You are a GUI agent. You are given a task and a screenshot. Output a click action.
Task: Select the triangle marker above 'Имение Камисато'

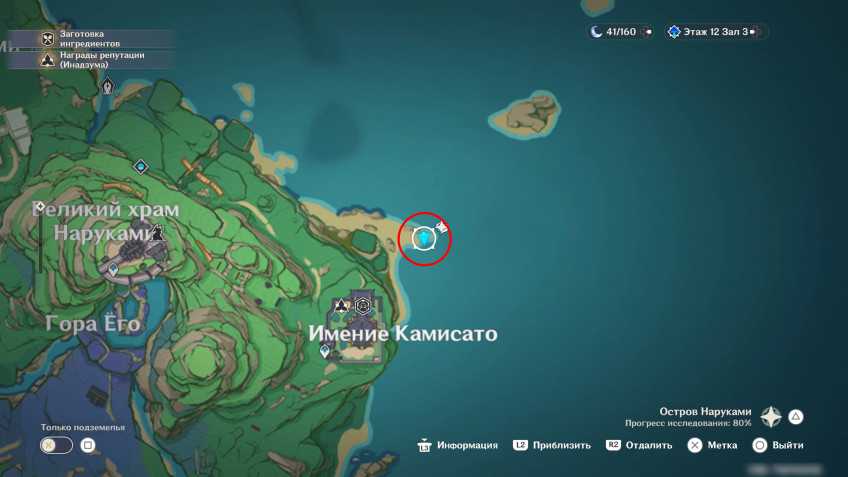[342, 305]
